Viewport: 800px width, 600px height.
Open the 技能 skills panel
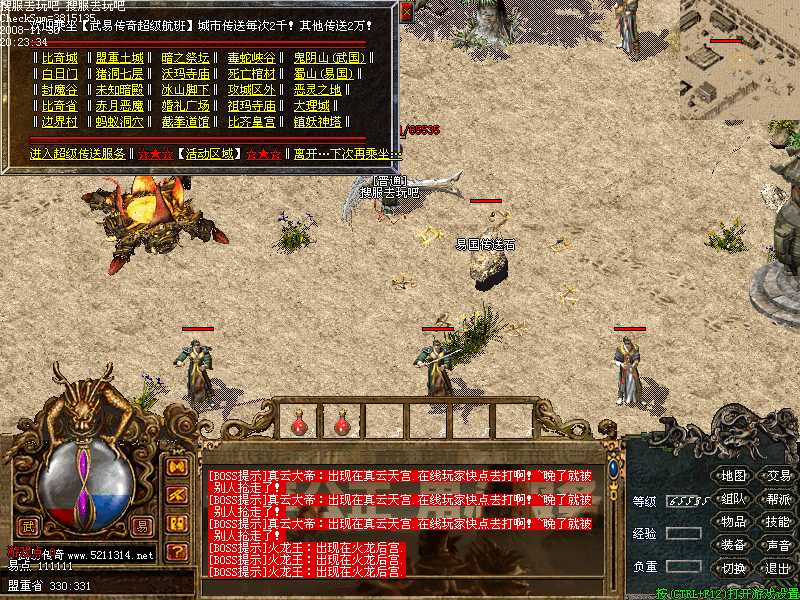pos(777,521)
